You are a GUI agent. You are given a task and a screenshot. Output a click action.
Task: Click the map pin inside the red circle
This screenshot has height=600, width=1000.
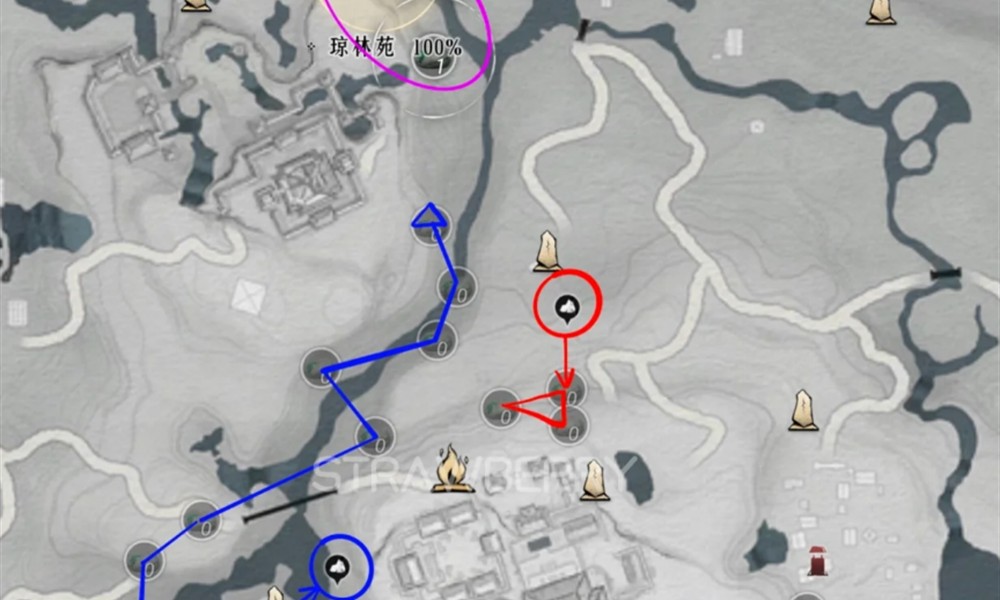click(x=567, y=307)
